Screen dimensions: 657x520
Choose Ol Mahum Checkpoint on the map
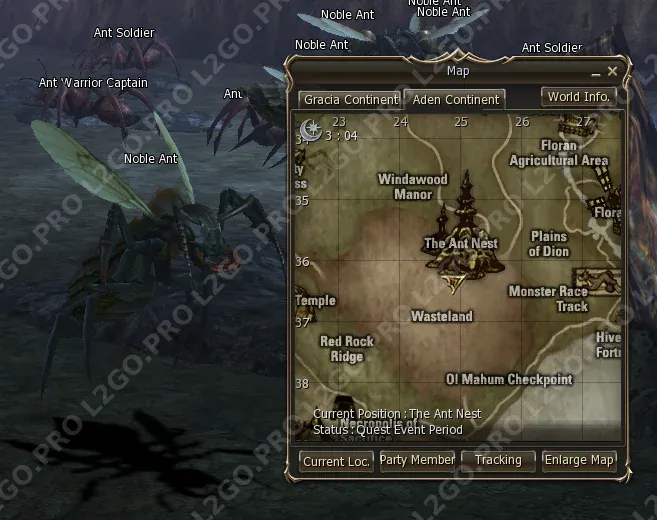pos(509,380)
